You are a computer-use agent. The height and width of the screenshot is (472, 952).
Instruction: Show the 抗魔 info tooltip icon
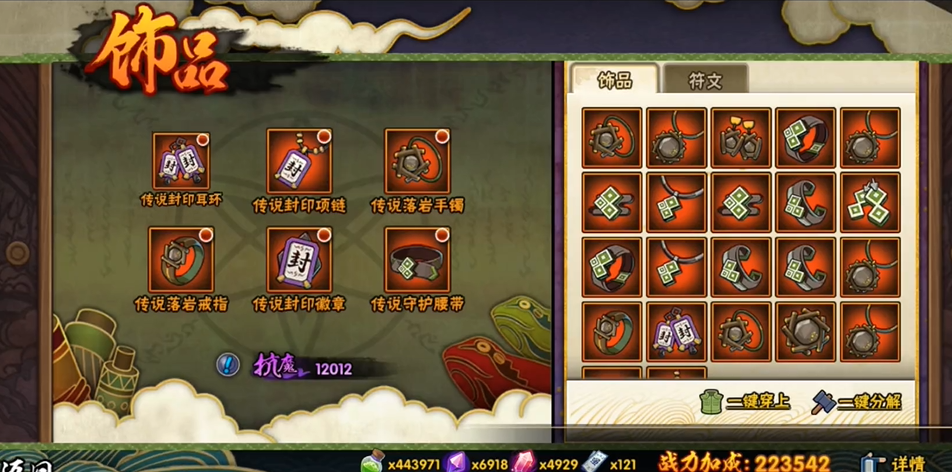pyautogui.click(x=228, y=366)
